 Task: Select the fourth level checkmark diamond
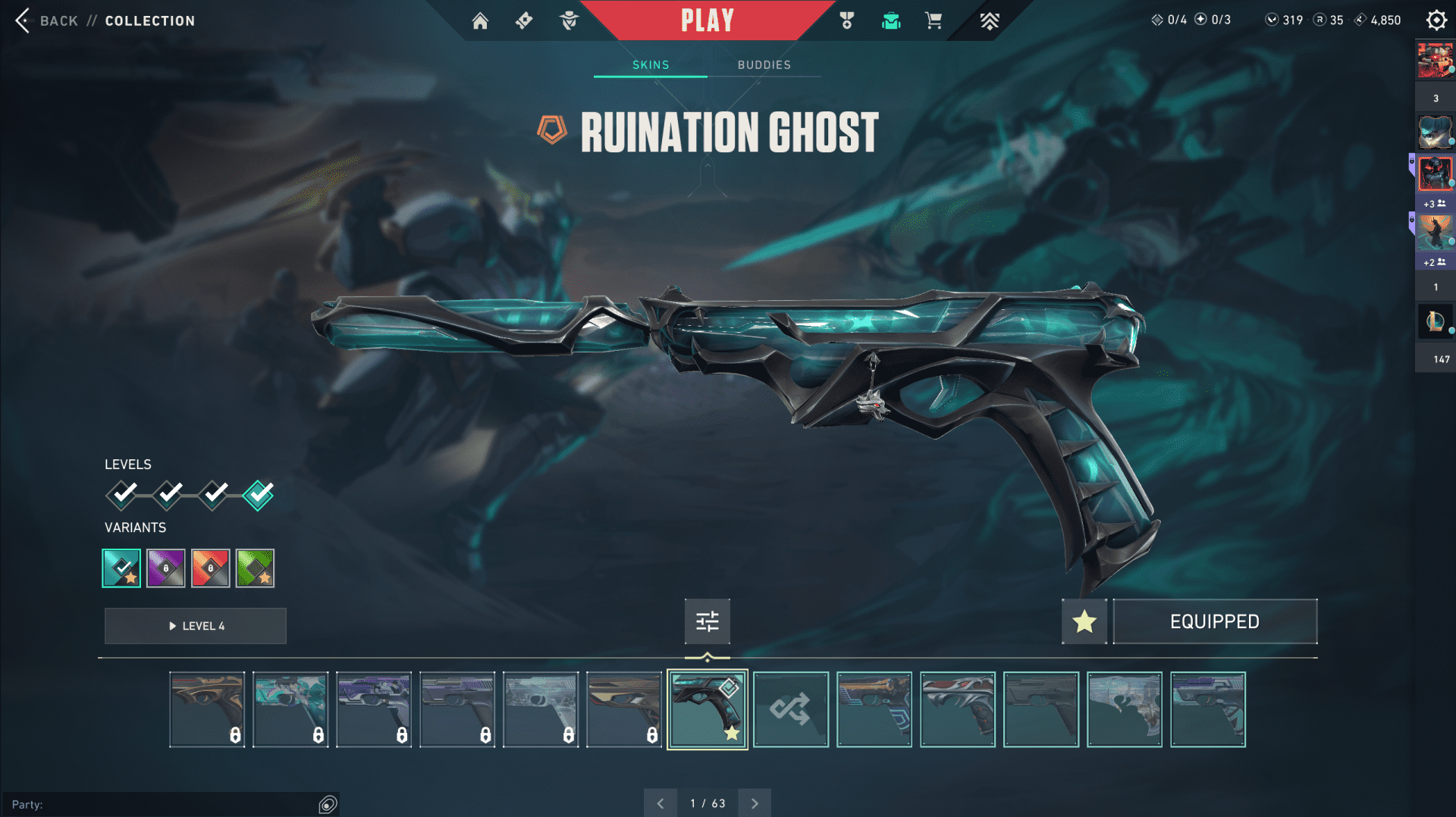pyautogui.click(x=259, y=495)
